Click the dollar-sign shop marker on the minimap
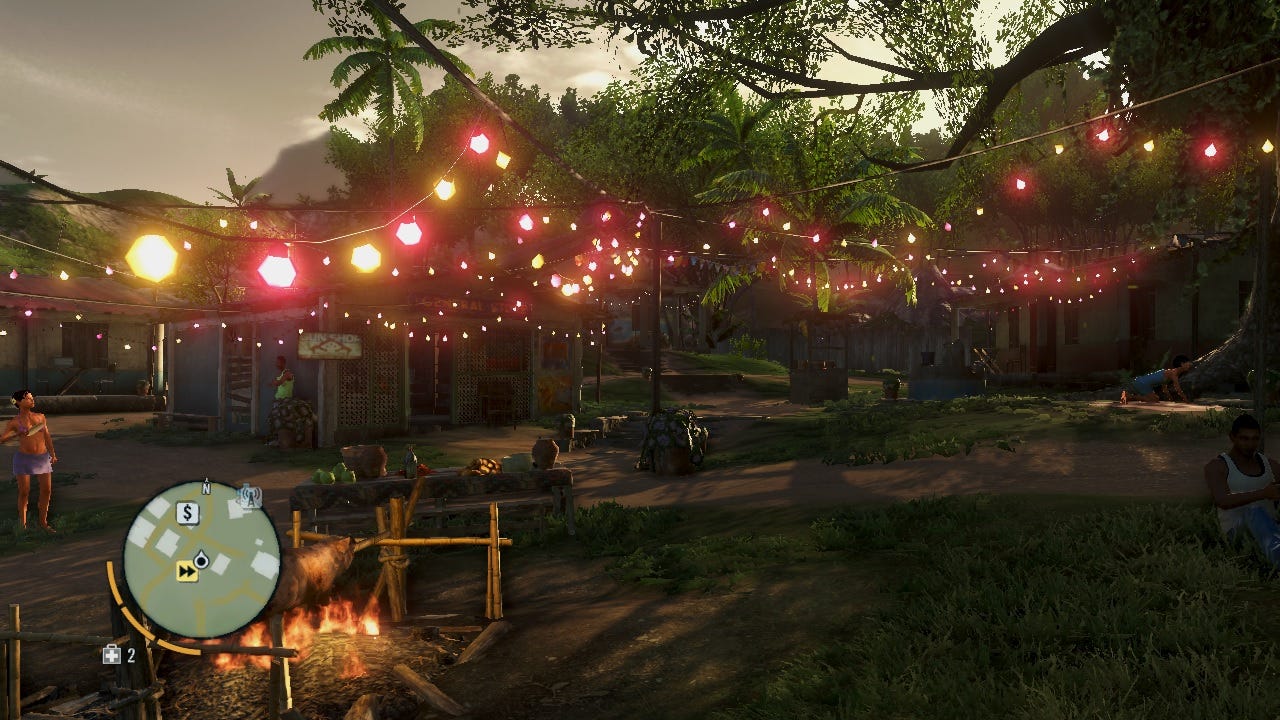Screen dimensions: 1280x720 (x=187, y=513)
